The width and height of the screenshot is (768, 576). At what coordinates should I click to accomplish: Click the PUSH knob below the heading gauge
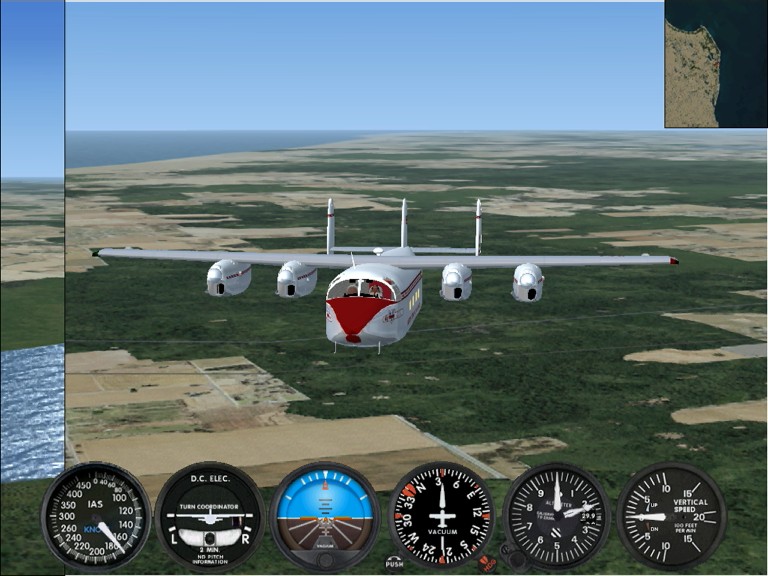(x=395, y=563)
